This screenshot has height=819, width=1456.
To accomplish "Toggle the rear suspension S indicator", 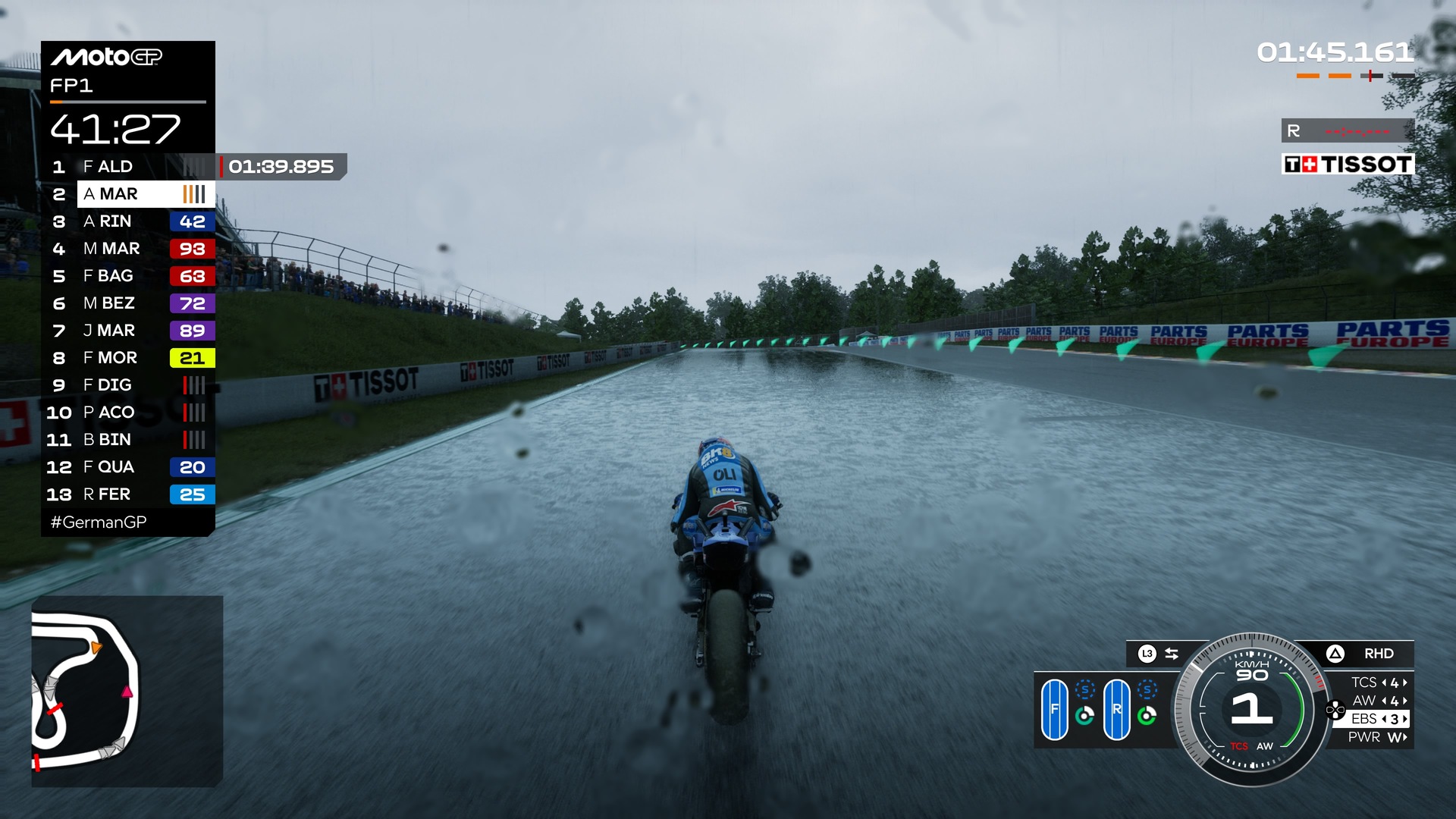I will [1147, 689].
